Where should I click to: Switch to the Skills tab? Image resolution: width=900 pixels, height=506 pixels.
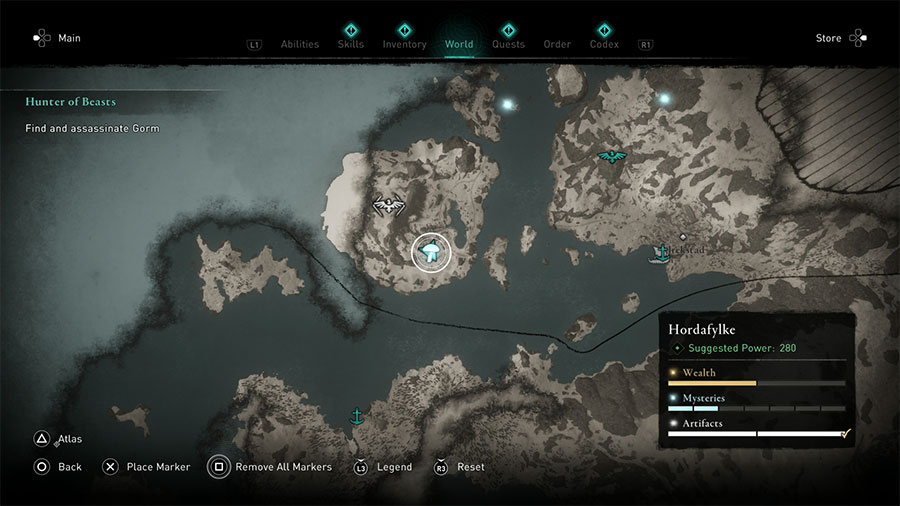coord(351,44)
